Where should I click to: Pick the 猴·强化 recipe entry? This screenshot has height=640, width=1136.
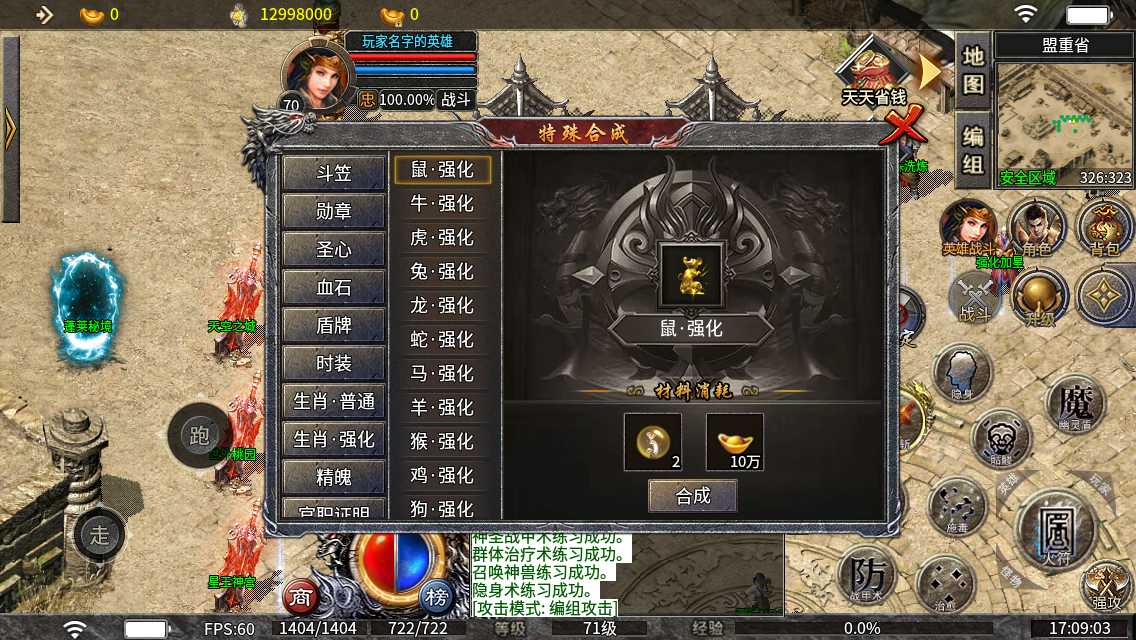(442, 441)
